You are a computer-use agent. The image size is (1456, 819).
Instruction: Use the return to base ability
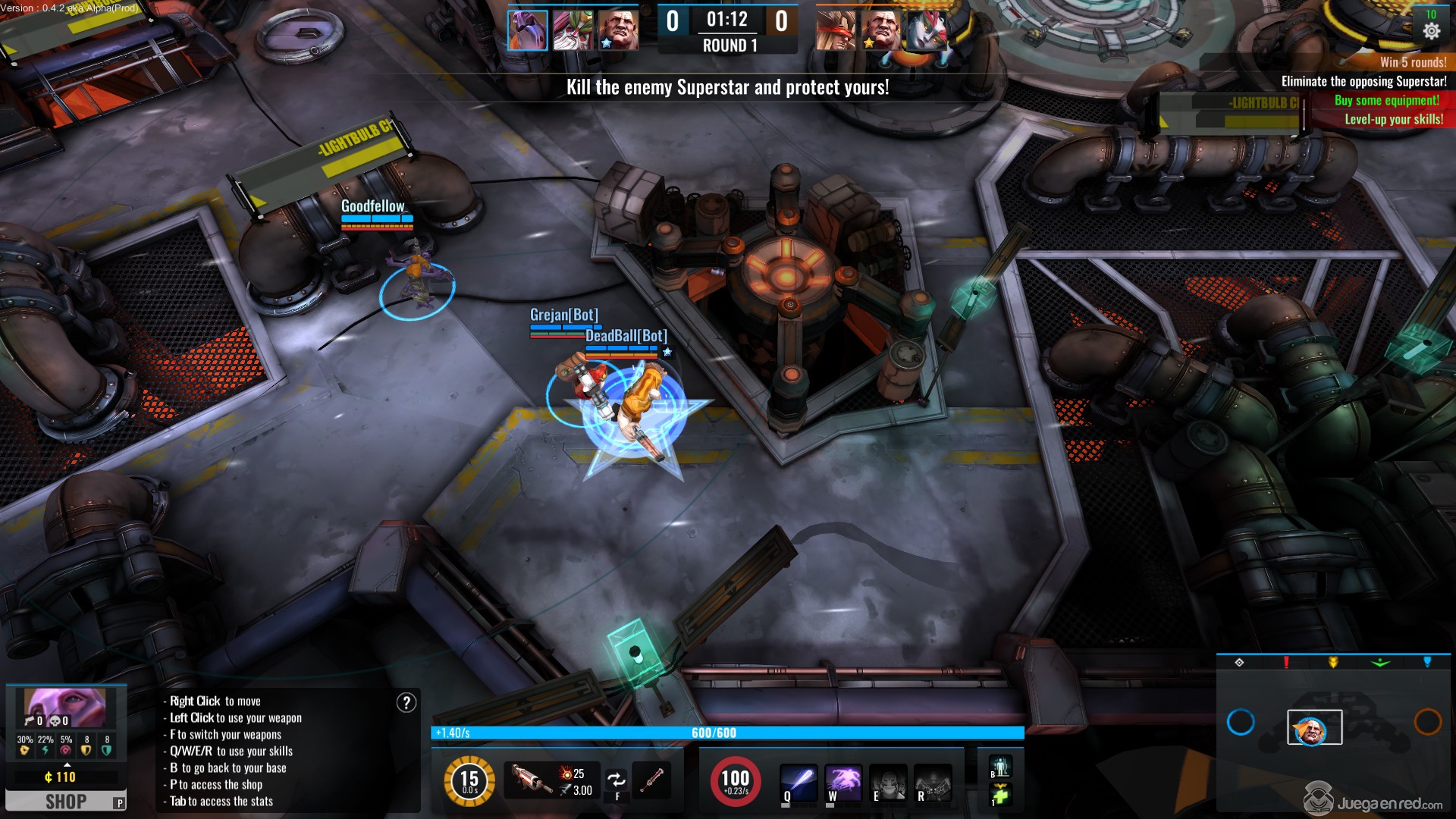coord(999,767)
